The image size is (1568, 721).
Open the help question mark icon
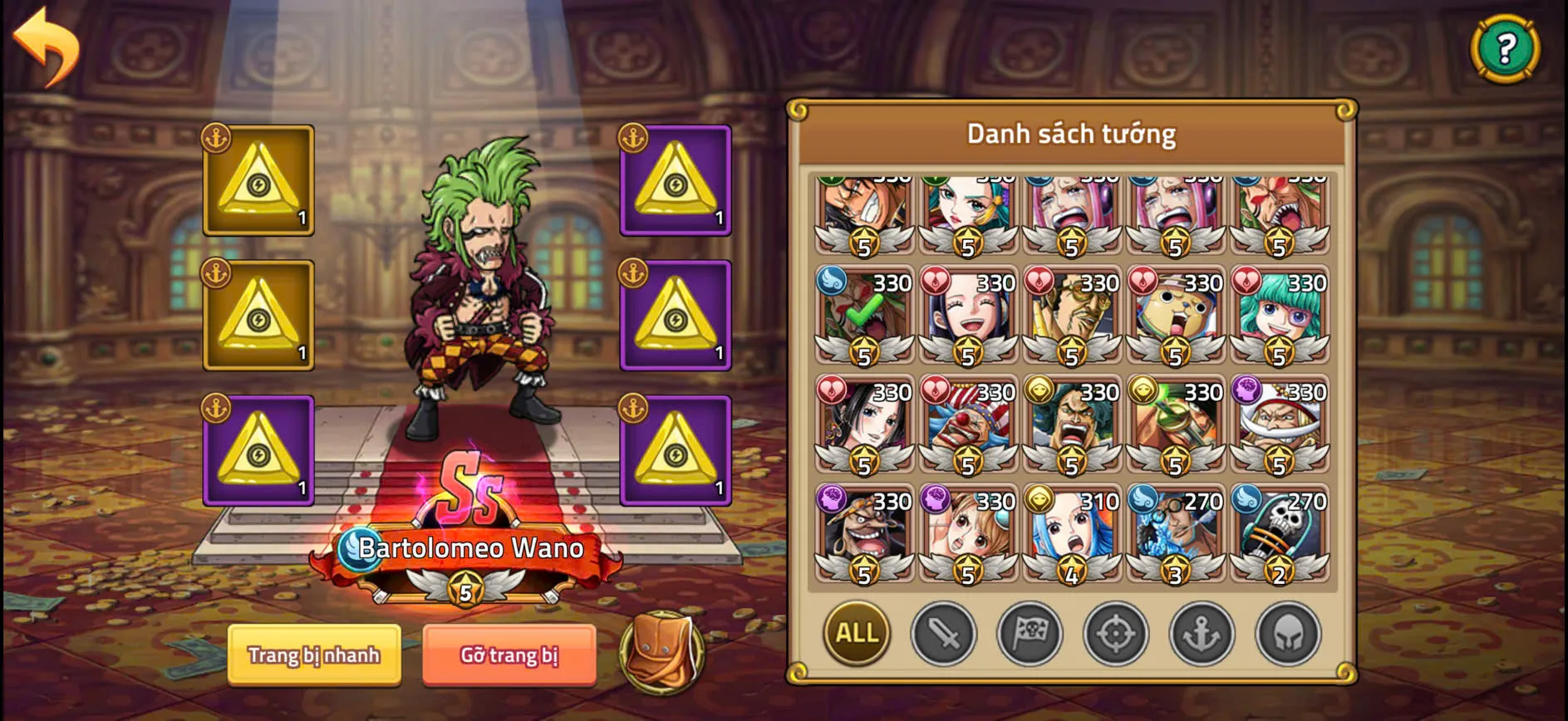(x=1506, y=50)
